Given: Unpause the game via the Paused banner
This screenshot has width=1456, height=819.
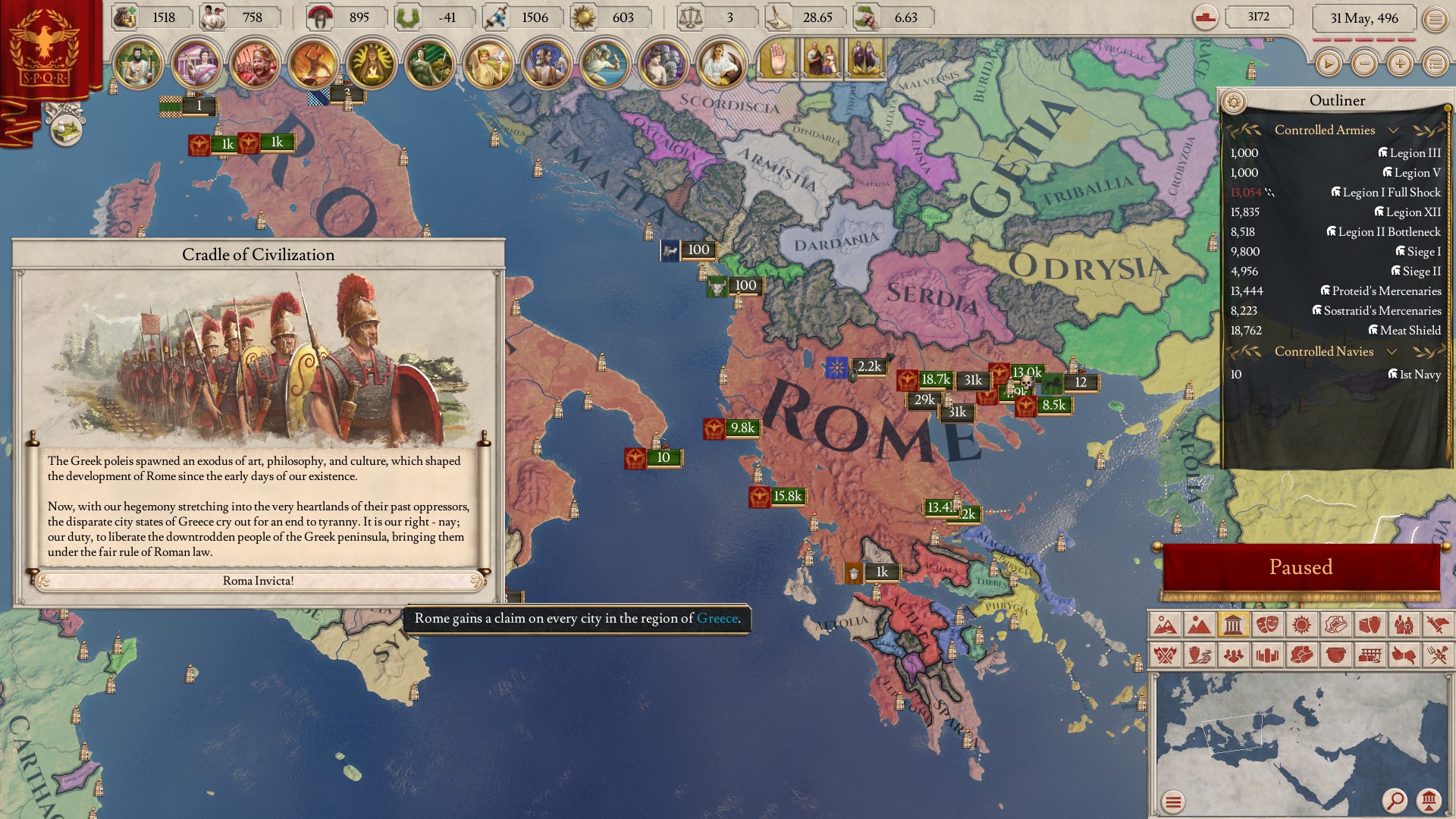Looking at the screenshot, I should pyautogui.click(x=1302, y=566).
